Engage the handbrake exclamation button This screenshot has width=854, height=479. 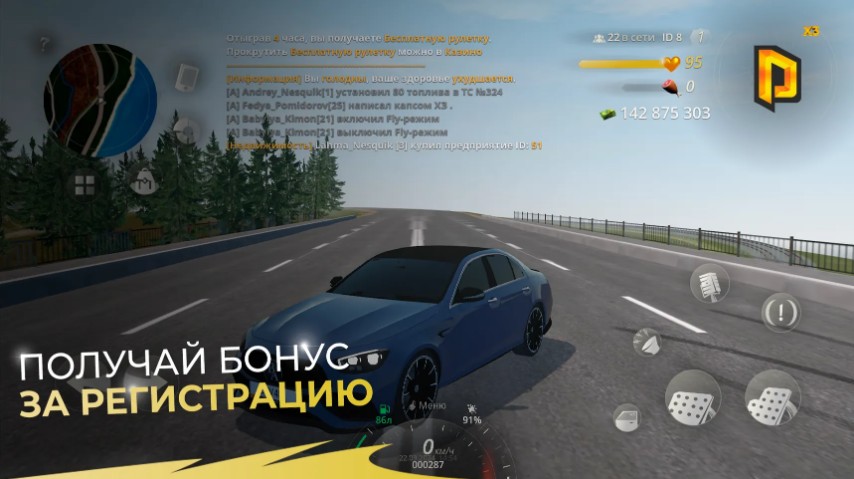click(780, 312)
